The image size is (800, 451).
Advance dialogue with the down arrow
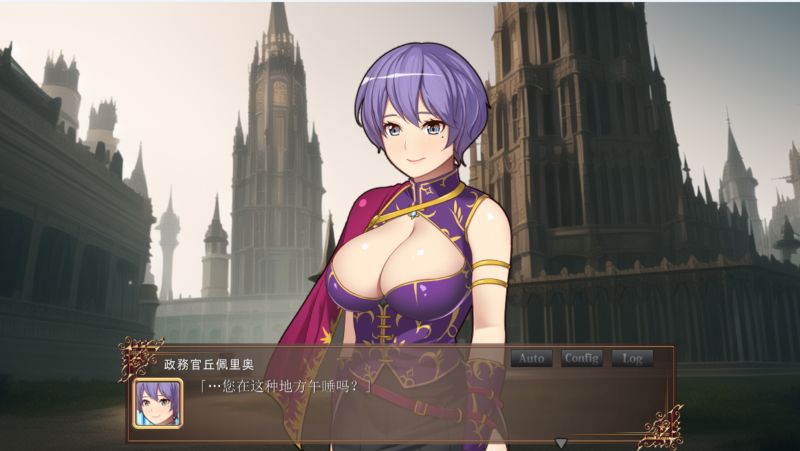(561, 442)
